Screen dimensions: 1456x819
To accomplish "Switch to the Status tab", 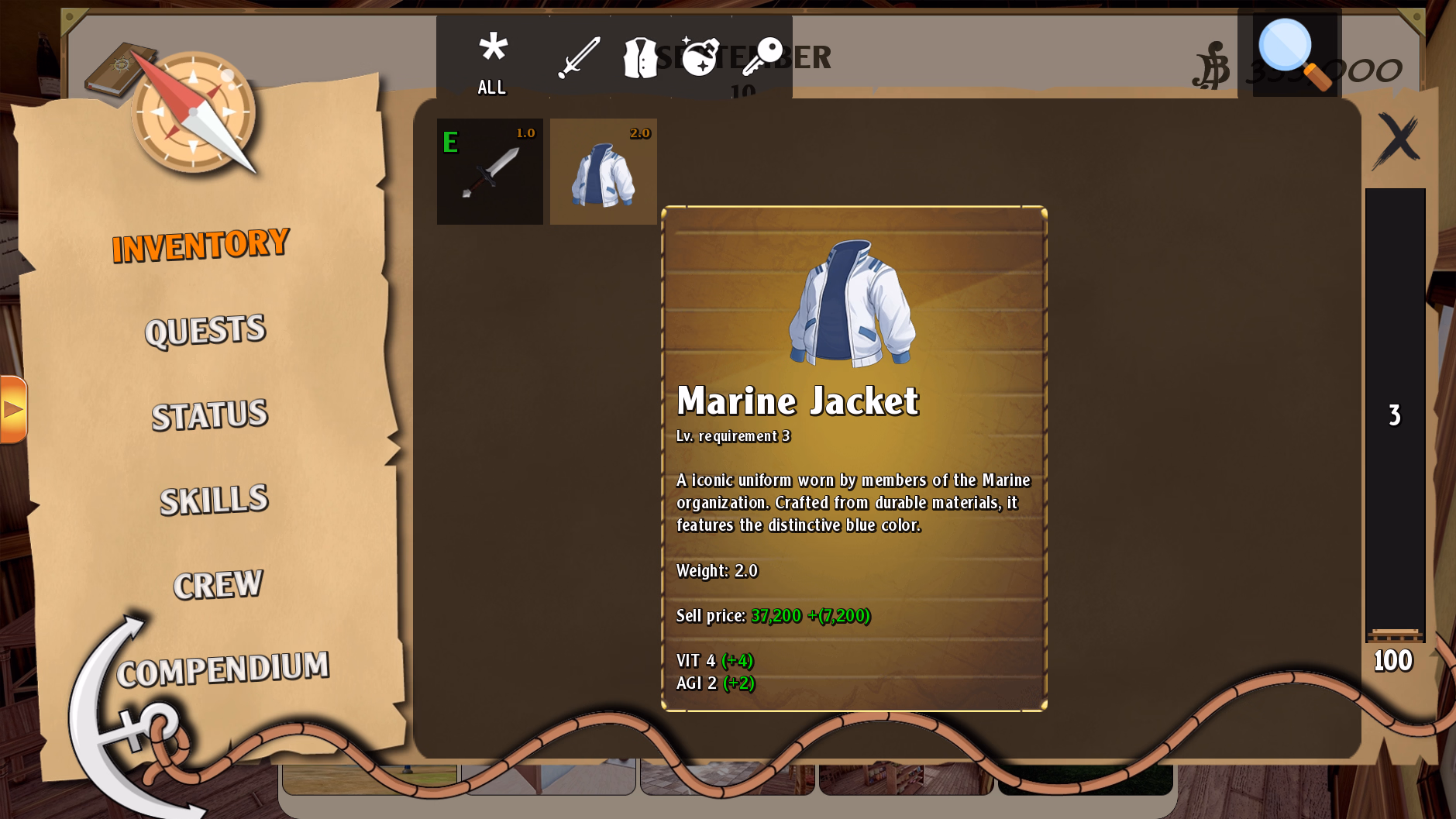I will click(210, 415).
